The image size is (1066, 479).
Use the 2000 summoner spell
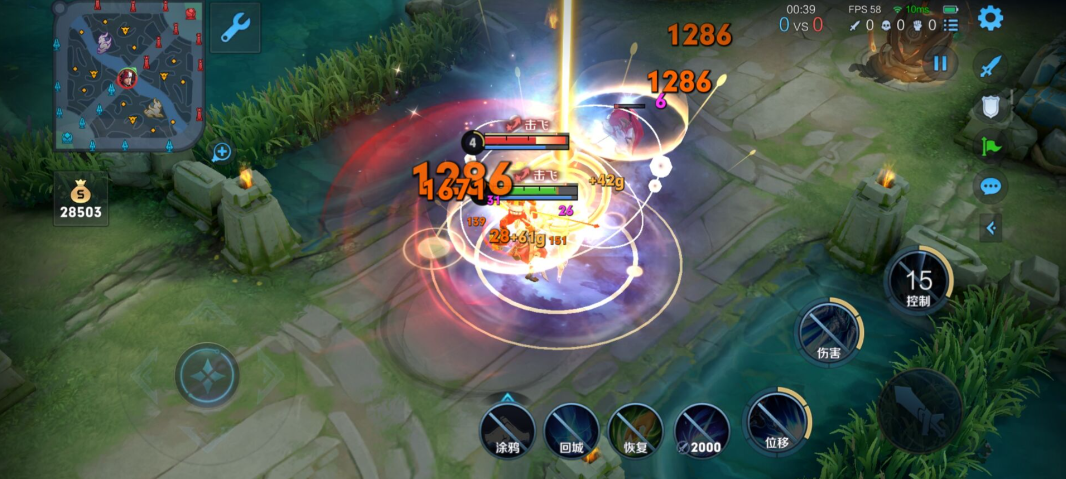point(699,429)
